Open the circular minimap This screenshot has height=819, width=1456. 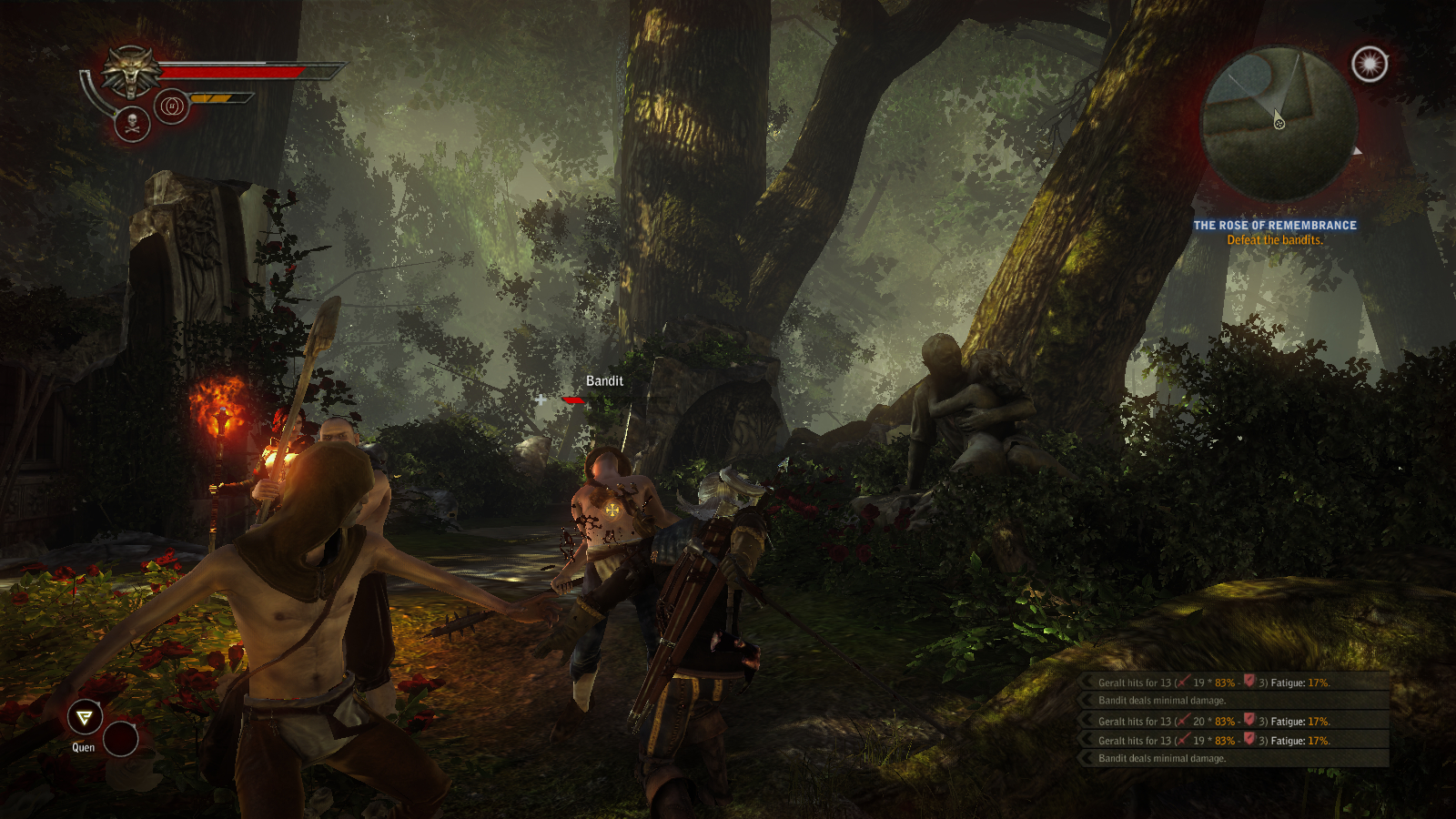[1279, 124]
